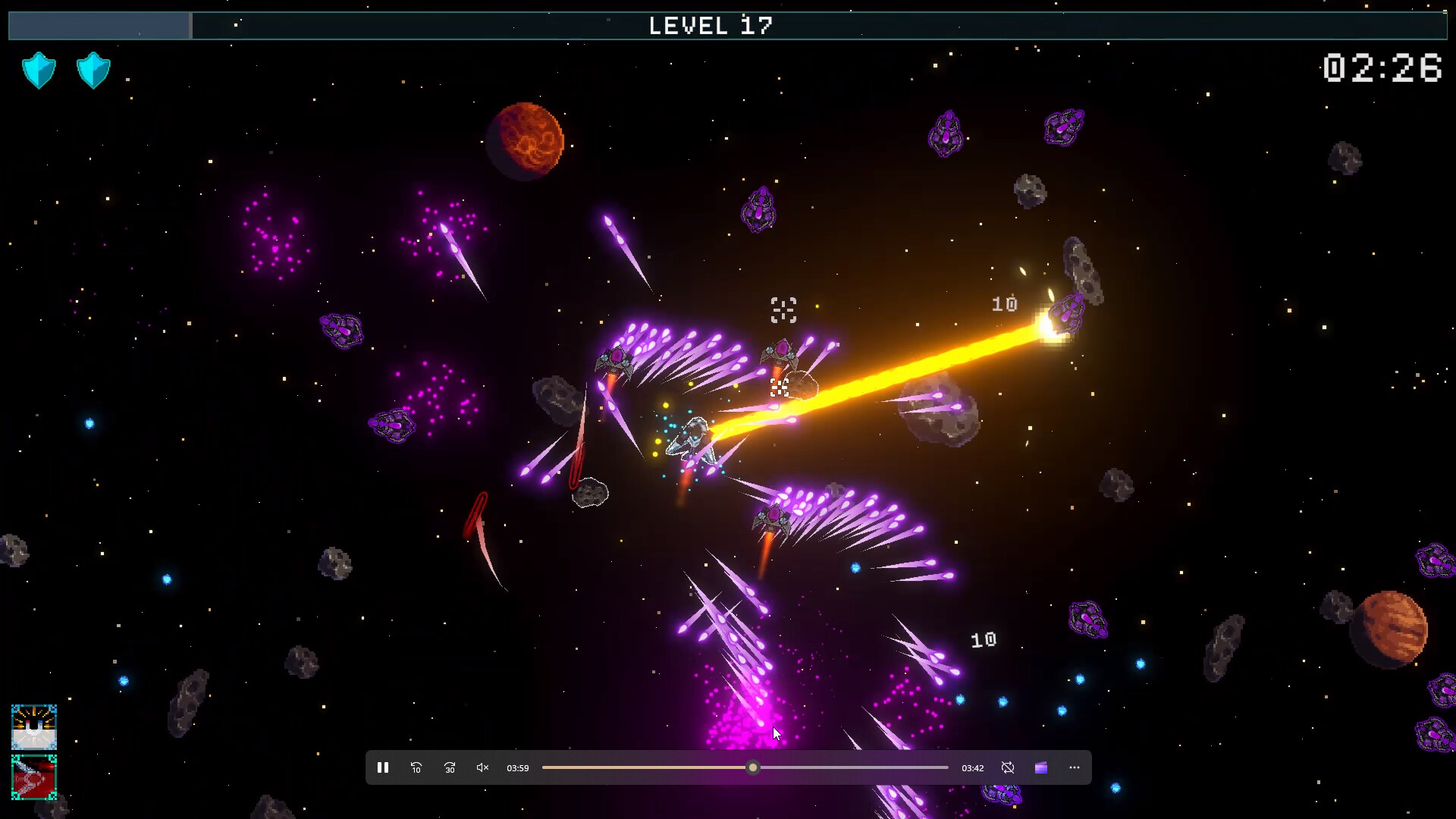Image resolution: width=1456 pixels, height=819 pixels.
Task: Skip back 10 seconds in the video
Action: coord(416,767)
